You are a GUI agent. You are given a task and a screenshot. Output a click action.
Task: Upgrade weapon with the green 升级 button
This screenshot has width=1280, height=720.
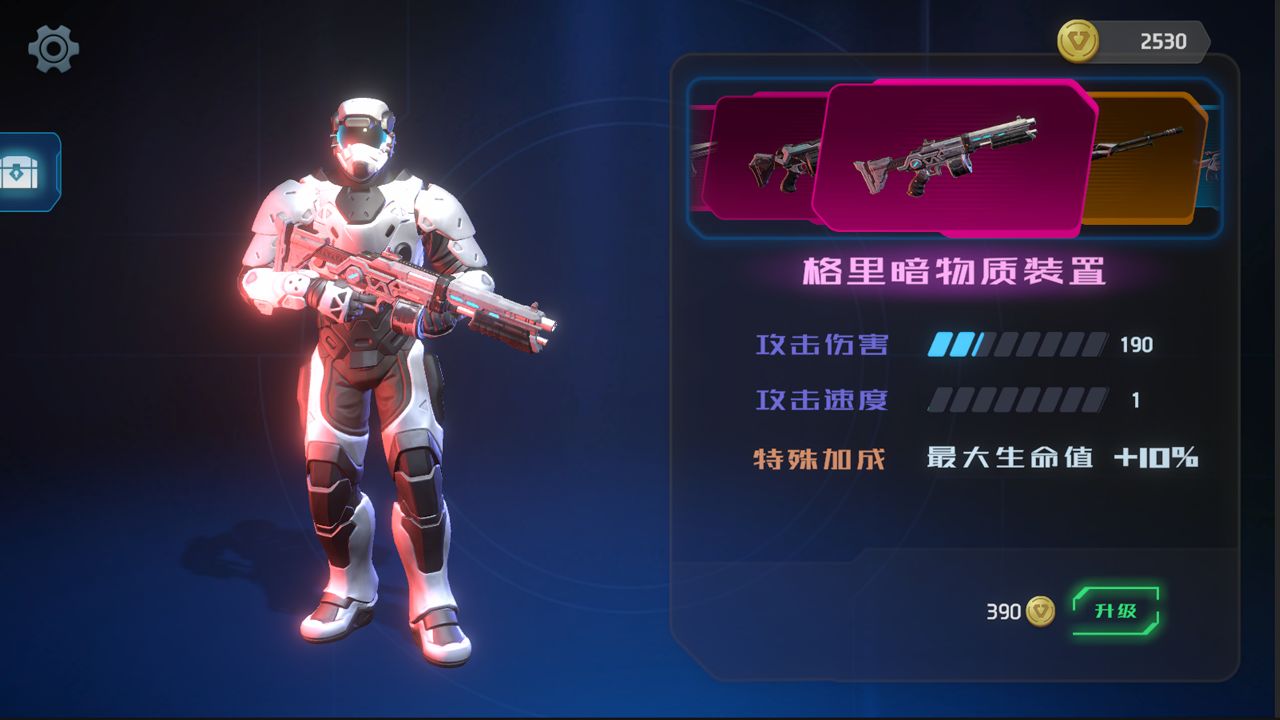(x=1115, y=611)
